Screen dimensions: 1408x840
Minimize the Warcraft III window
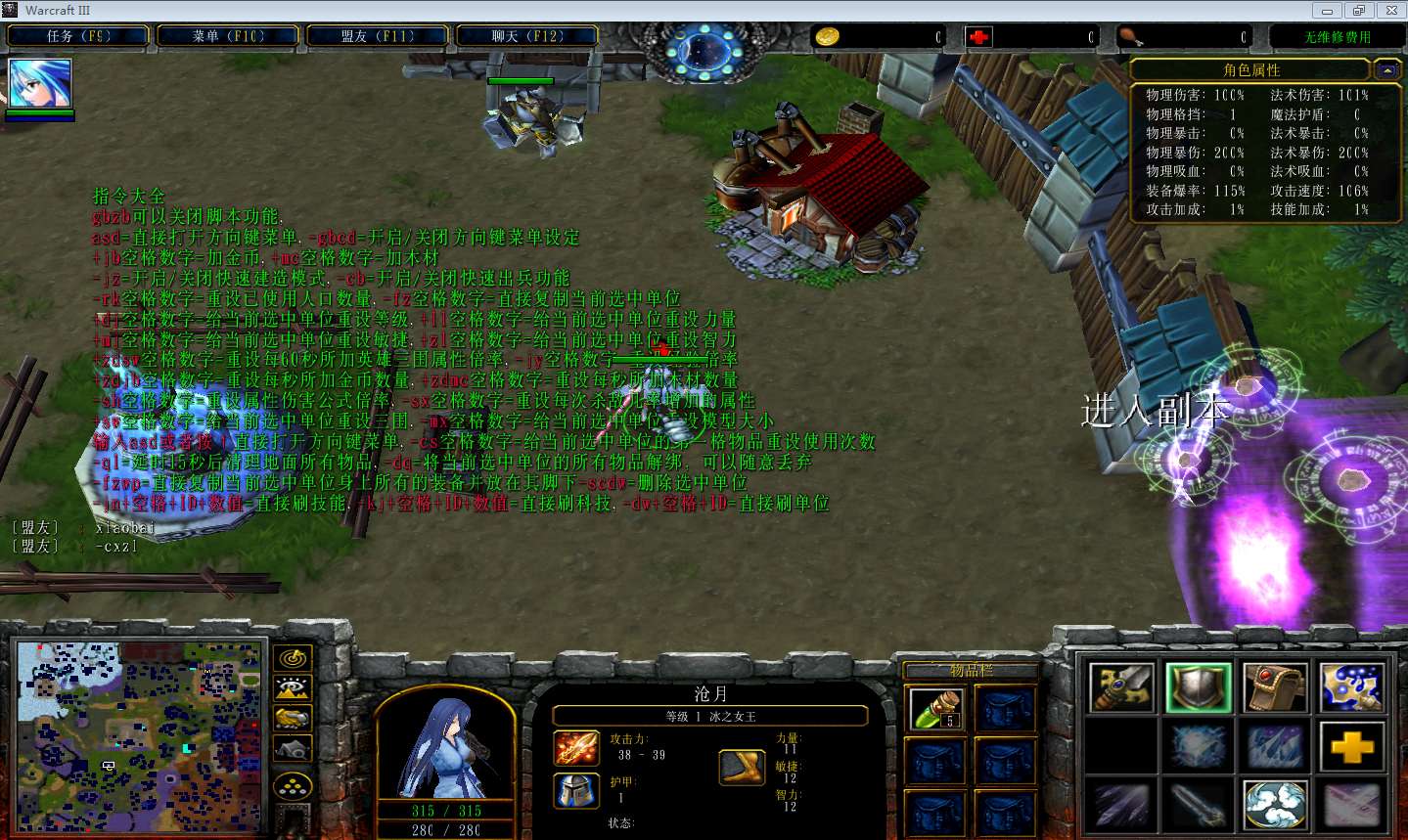point(1328,11)
